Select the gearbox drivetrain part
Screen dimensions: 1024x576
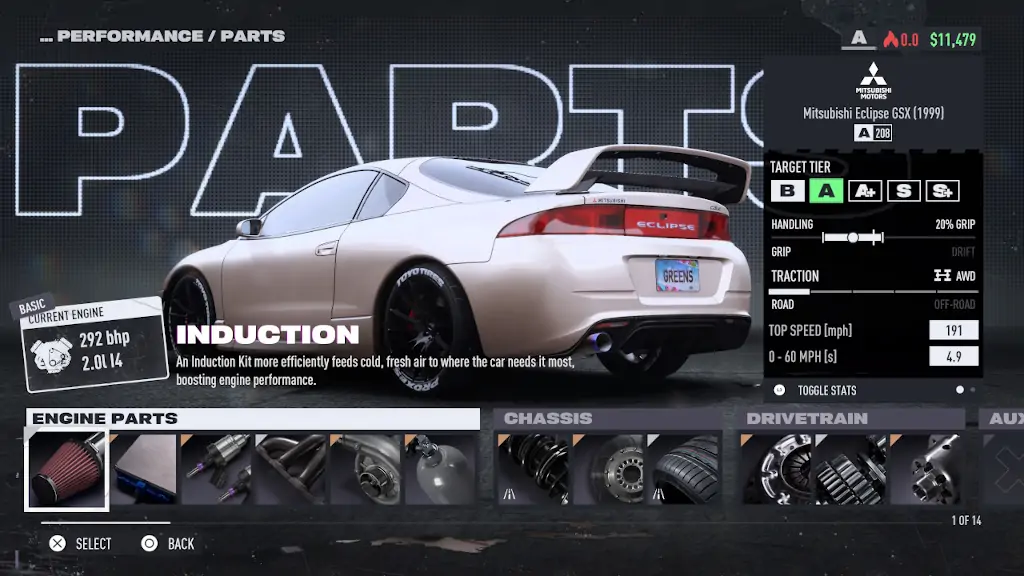[x=852, y=469]
